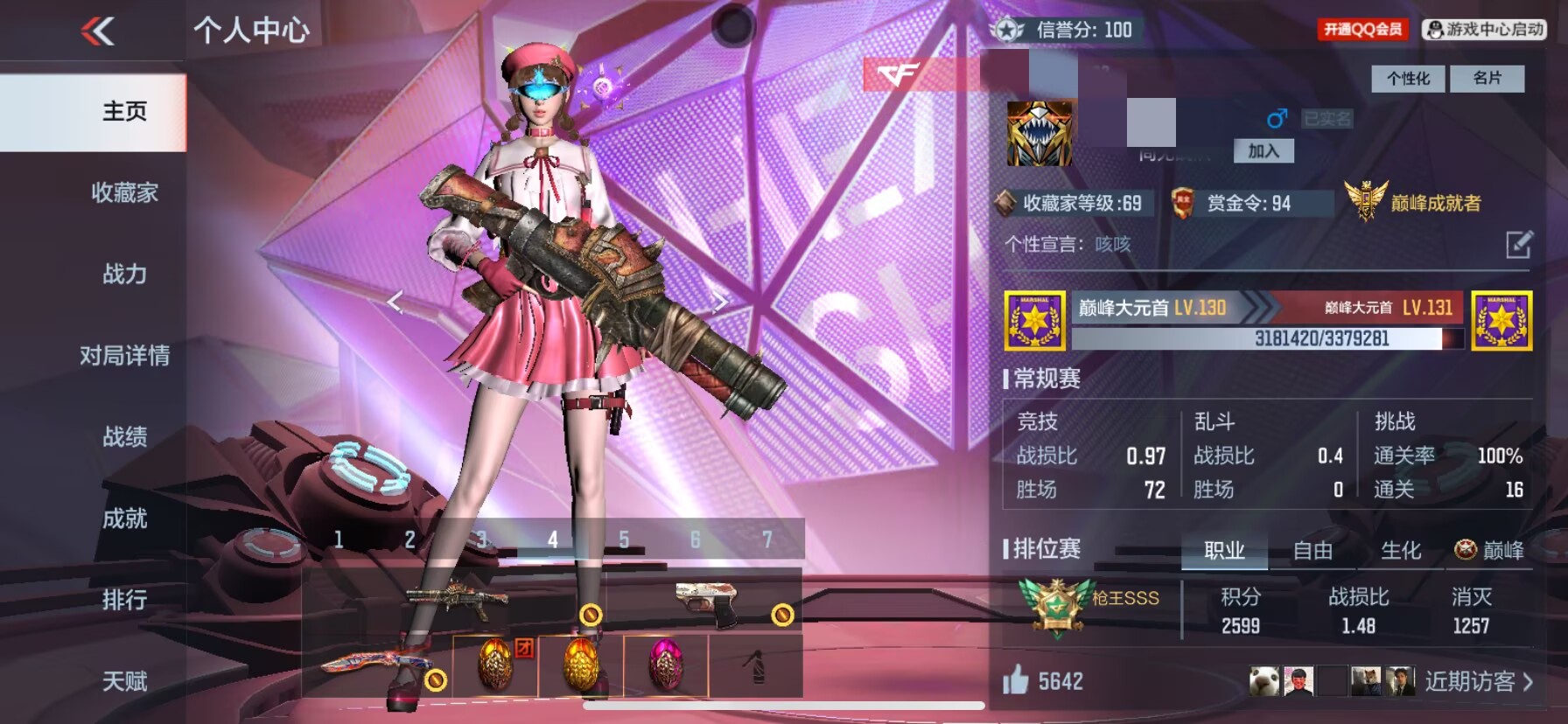
Task: Switch to the 自由 ranked tab
Action: click(x=1312, y=551)
